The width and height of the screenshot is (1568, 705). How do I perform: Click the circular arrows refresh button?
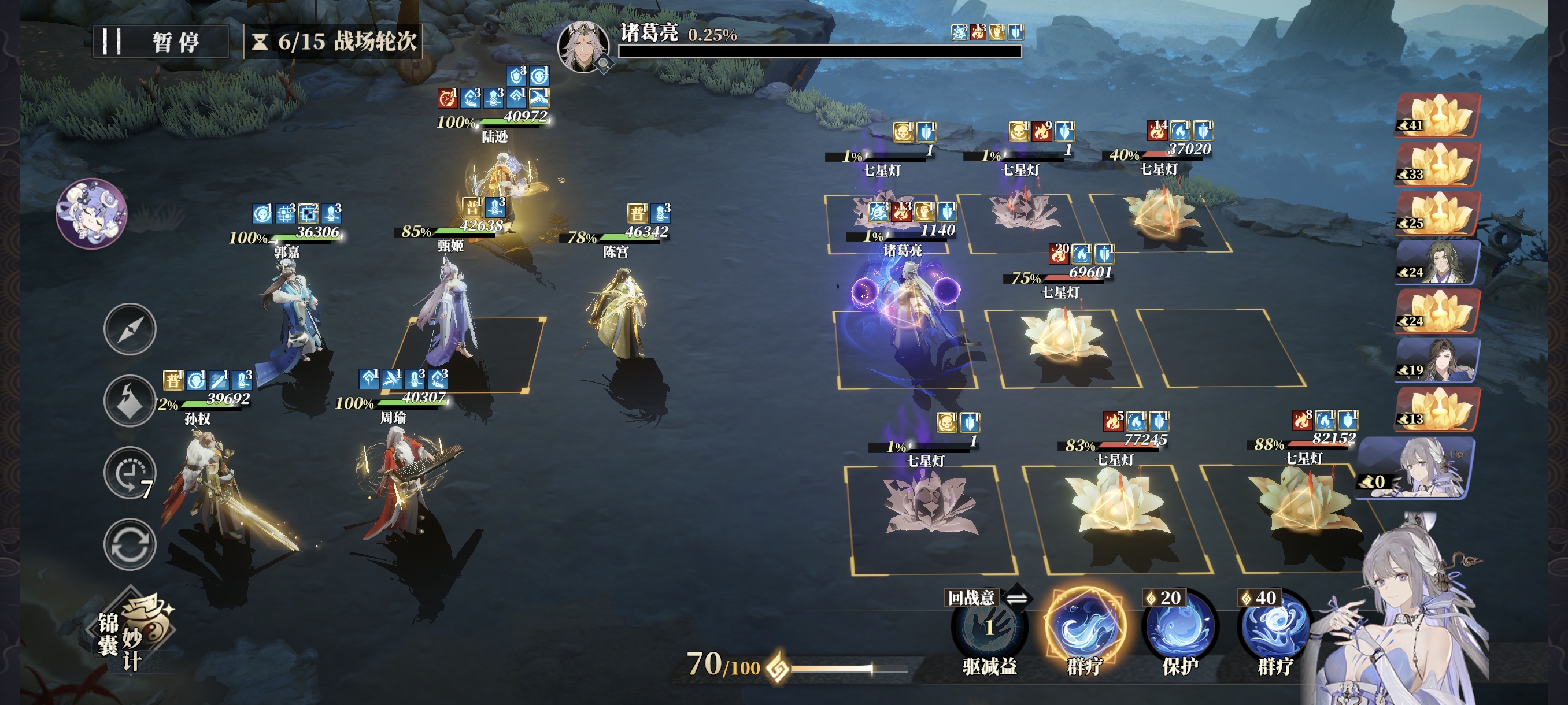coord(130,544)
